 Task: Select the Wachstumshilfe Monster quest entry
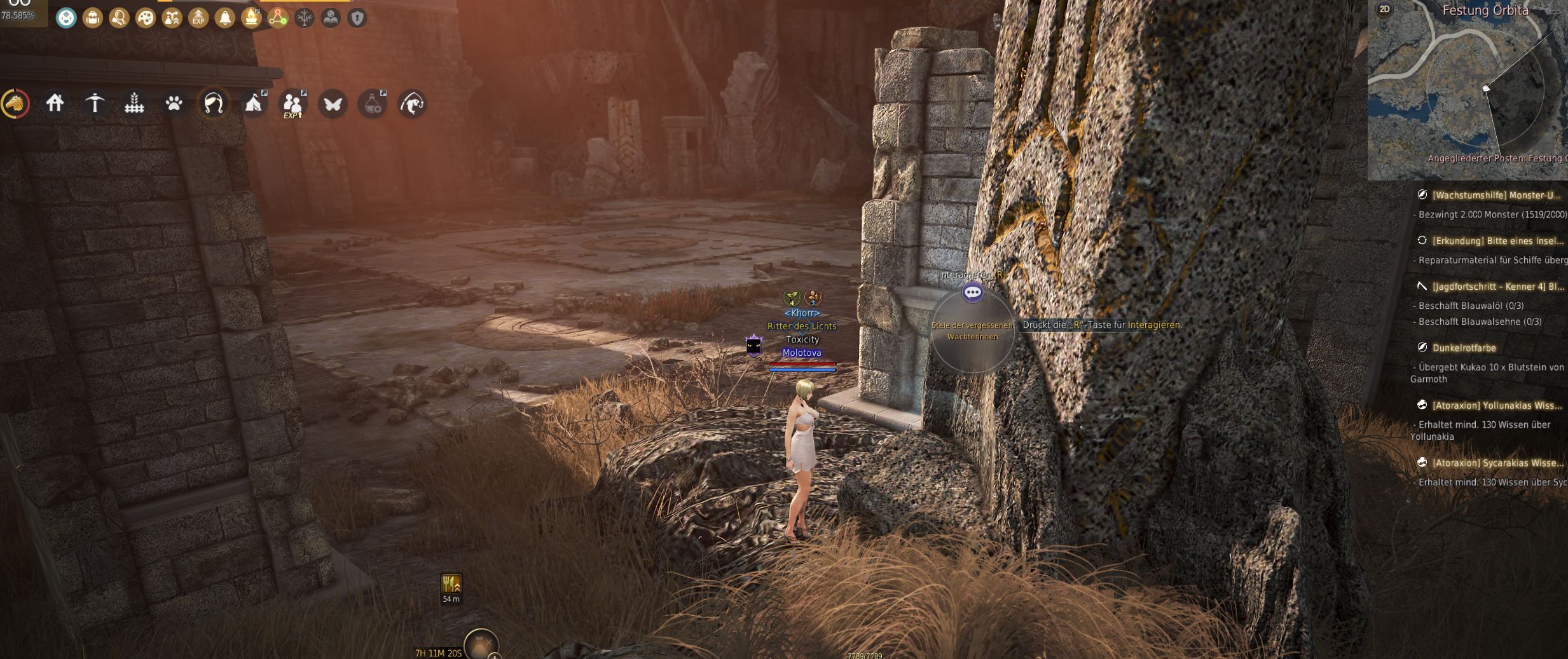click(1496, 195)
